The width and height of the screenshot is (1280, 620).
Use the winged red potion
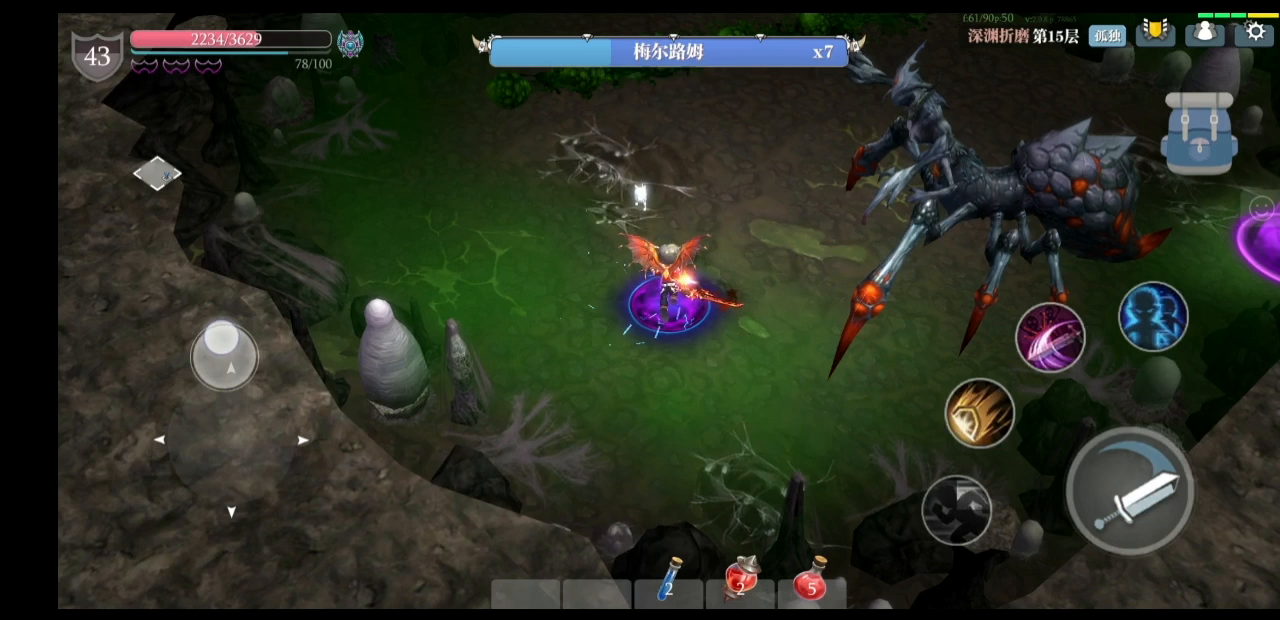(x=741, y=579)
